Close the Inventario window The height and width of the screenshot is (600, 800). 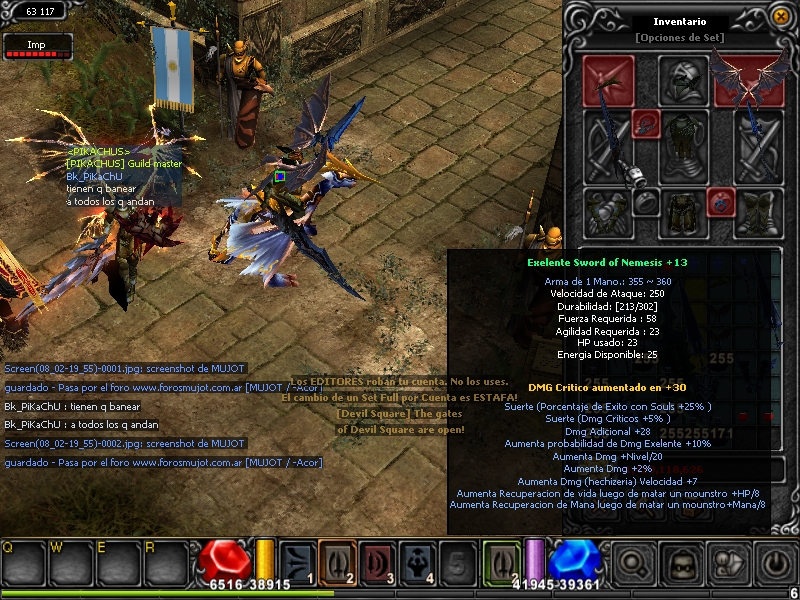click(x=780, y=15)
